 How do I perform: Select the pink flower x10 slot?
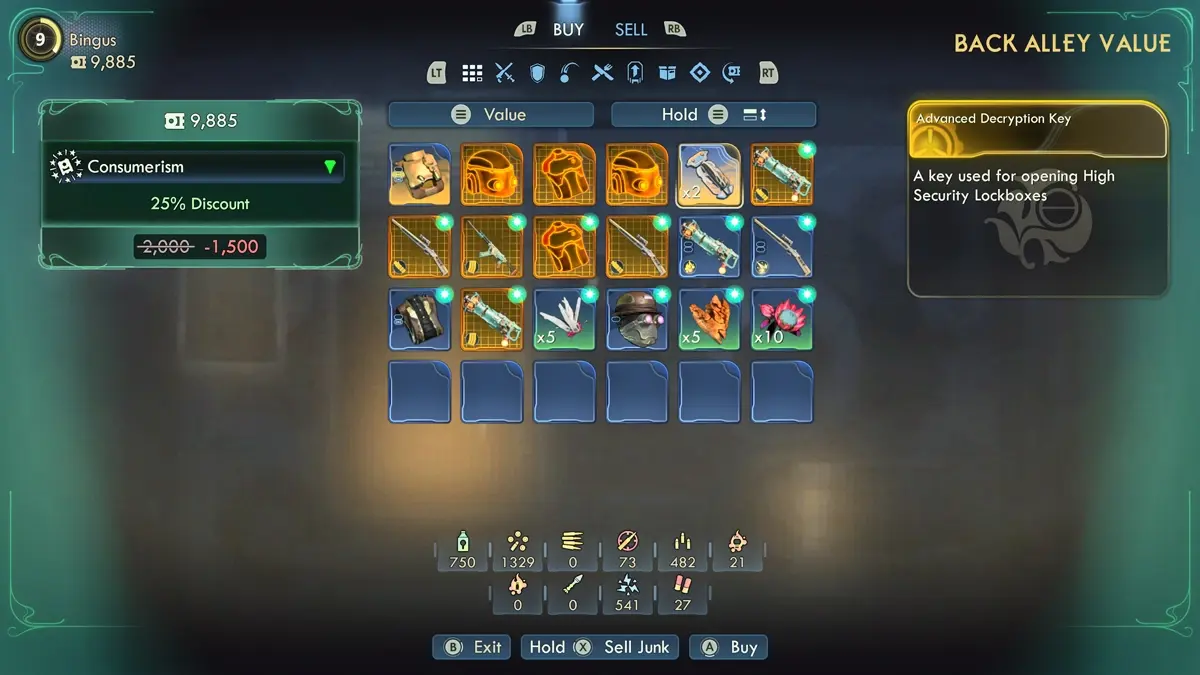(x=782, y=319)
